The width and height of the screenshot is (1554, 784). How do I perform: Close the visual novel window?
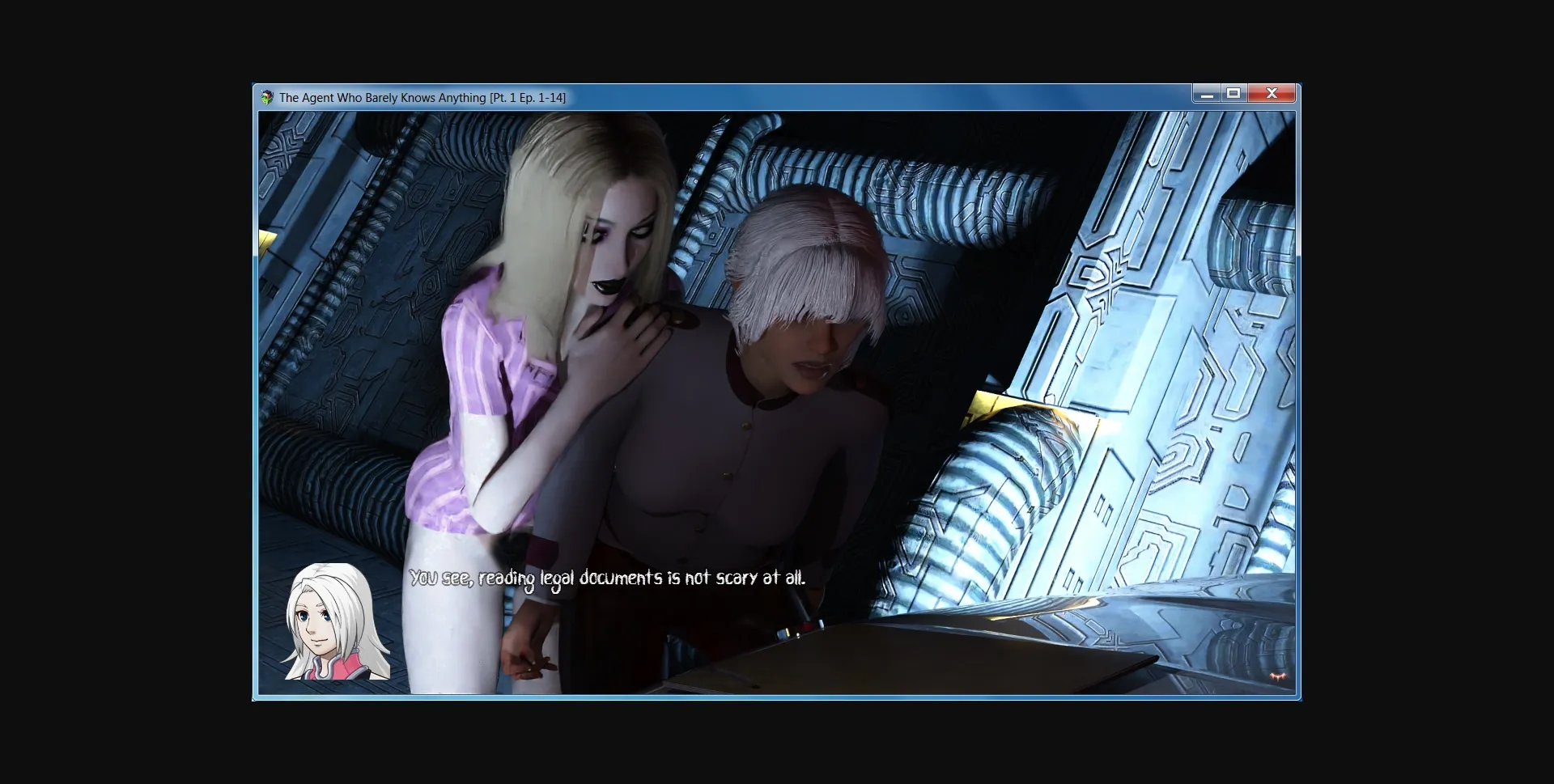pyautogui.click(x=1272, y=93)
